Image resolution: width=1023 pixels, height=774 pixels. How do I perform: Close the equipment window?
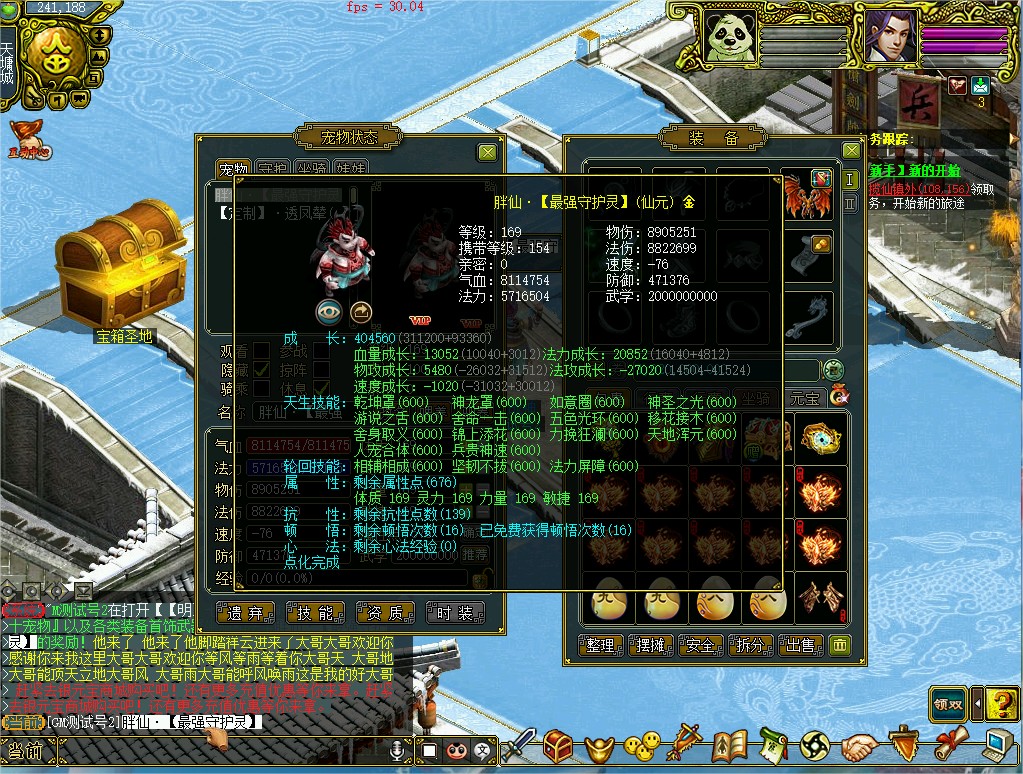[x=851, y=151]
